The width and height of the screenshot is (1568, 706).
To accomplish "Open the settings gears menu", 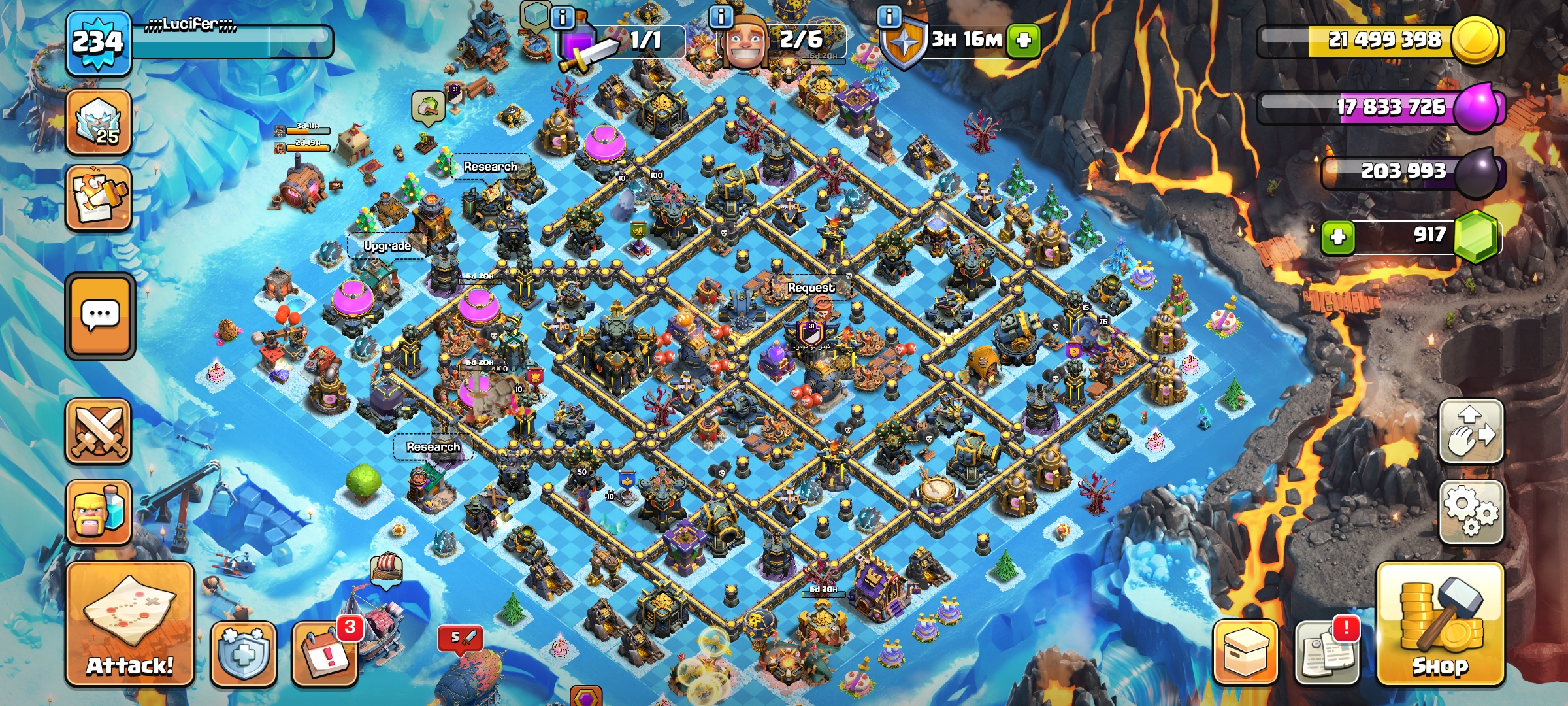I will [x=1471, y=511].
